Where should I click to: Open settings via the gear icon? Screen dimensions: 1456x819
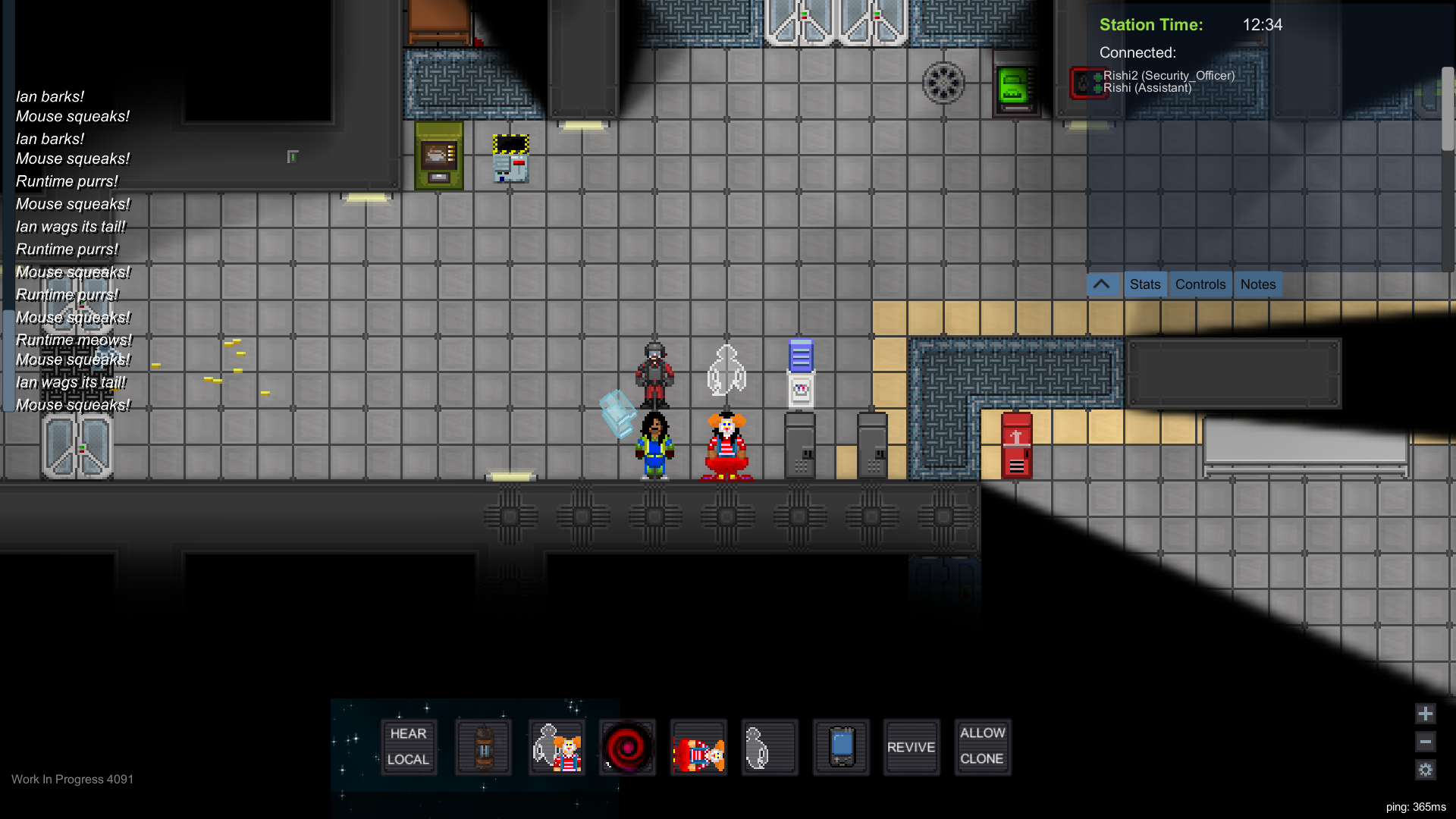(1425, 770)
